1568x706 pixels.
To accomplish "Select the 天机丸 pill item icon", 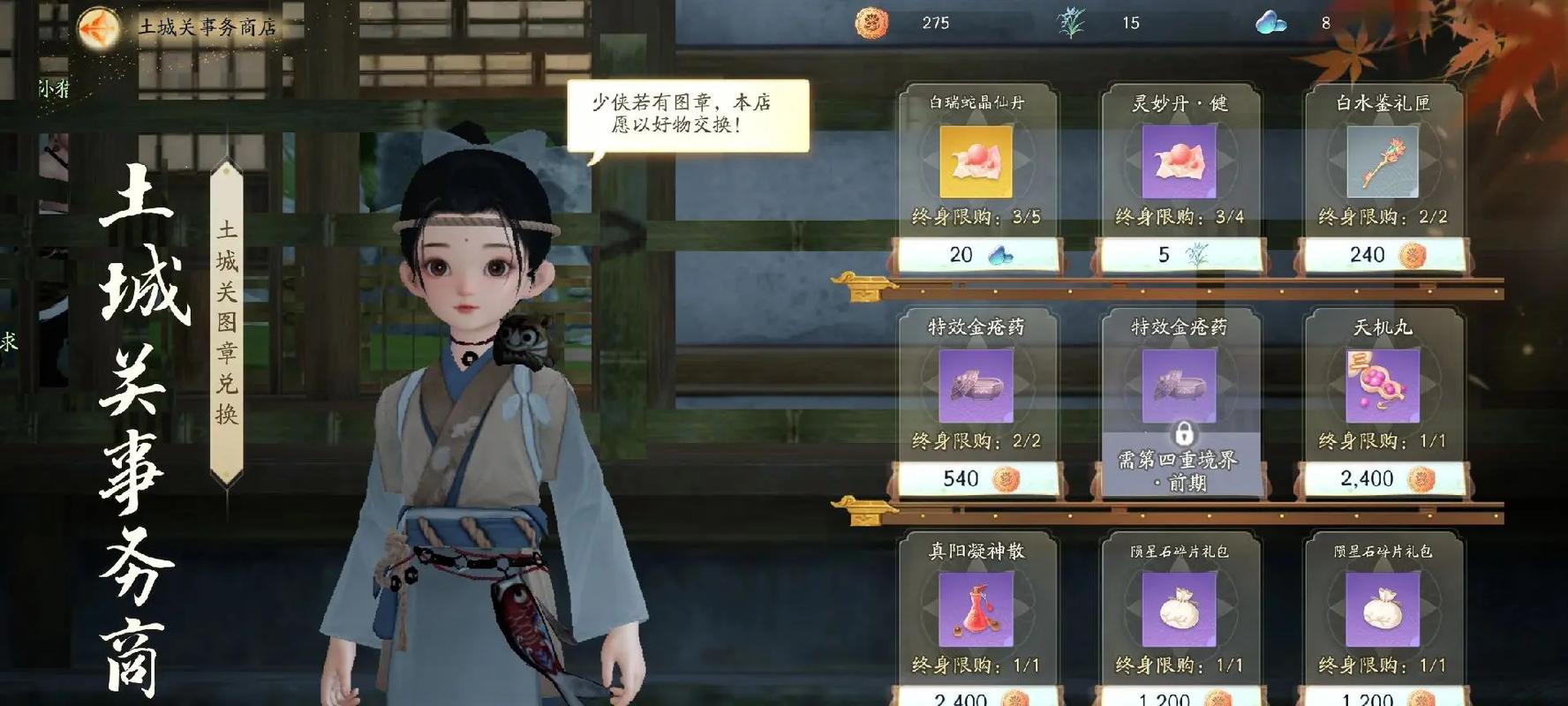I will point(1383,387).
